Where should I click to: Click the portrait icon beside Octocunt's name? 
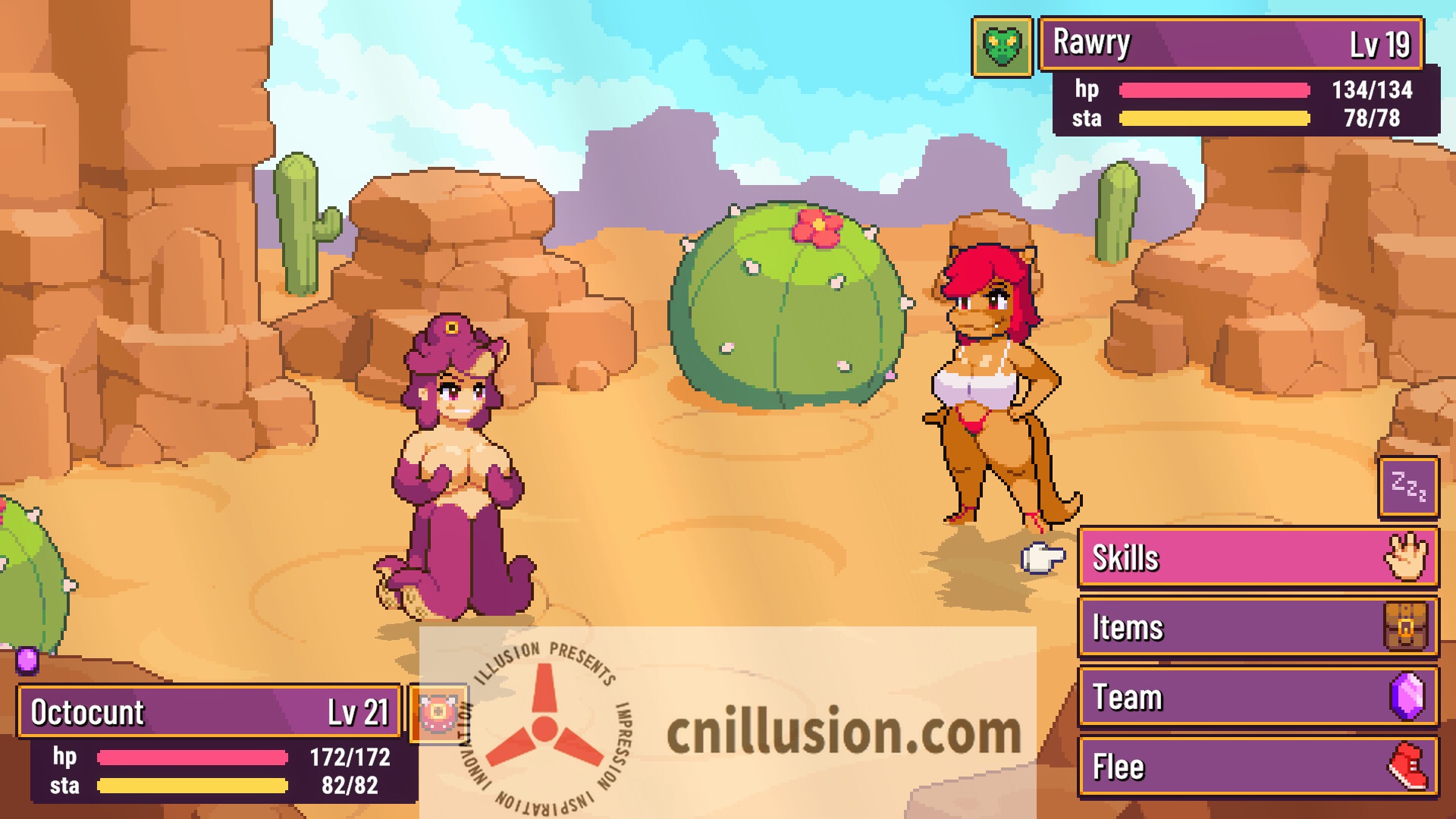[438, 713]
